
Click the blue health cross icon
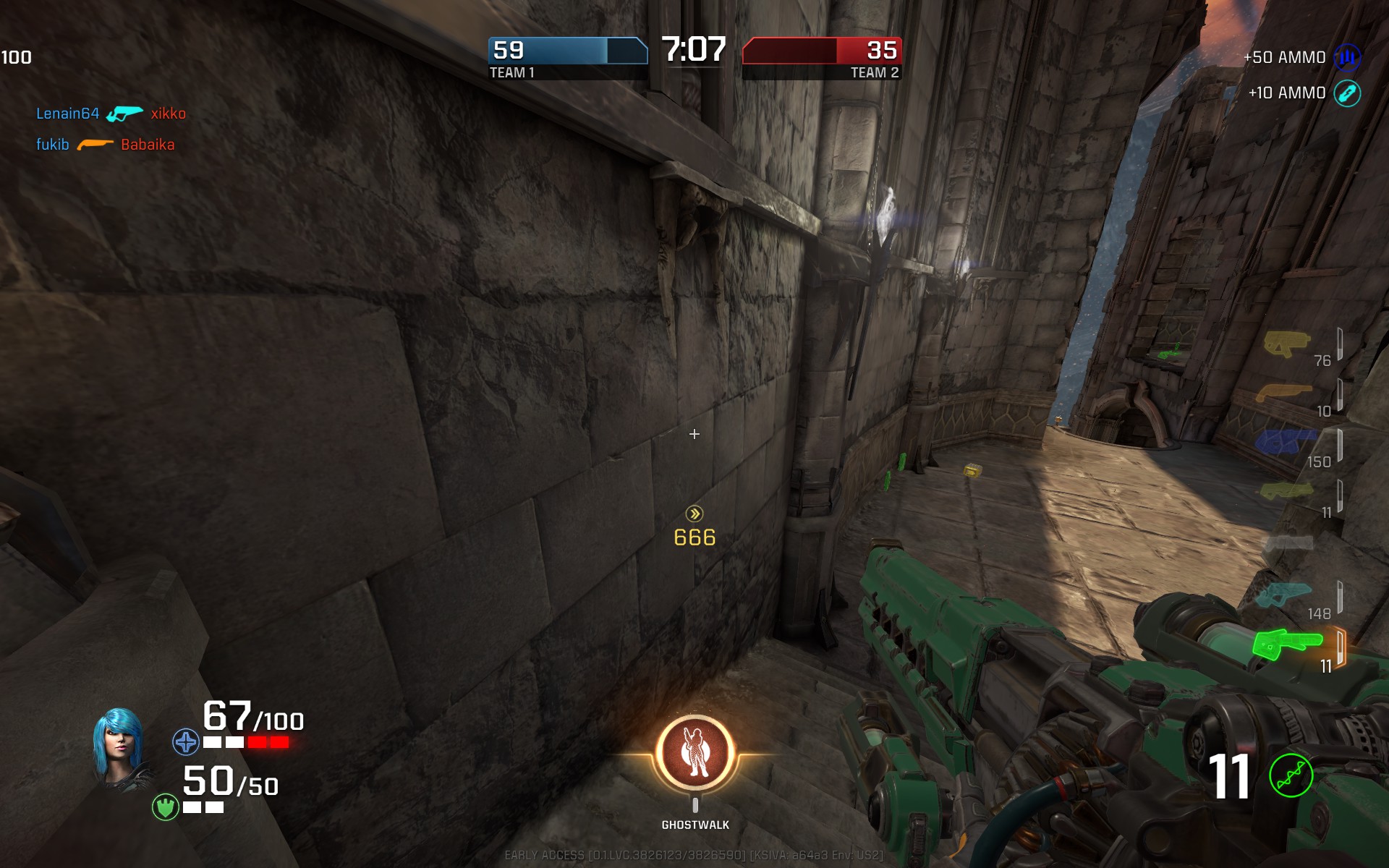185,742
